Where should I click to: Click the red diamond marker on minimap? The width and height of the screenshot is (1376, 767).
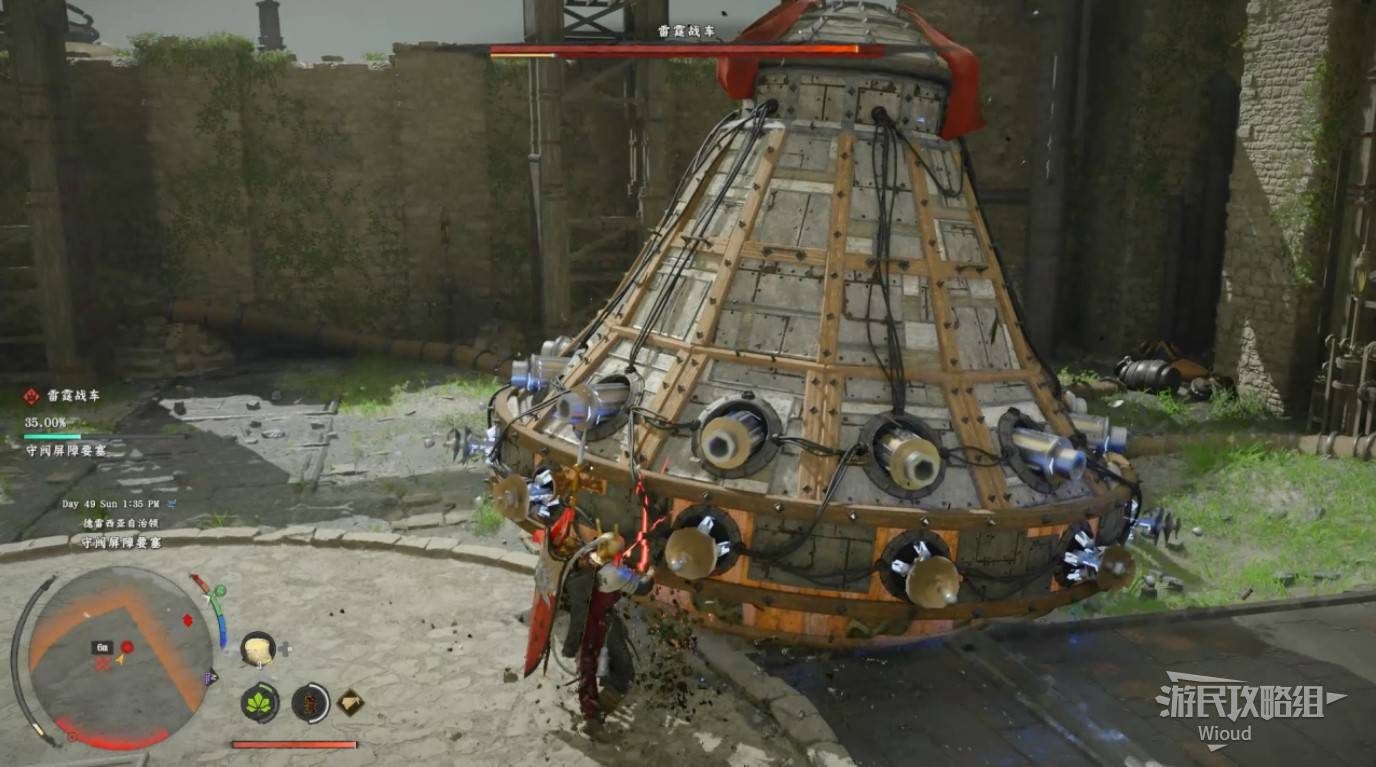pos(187,620)
